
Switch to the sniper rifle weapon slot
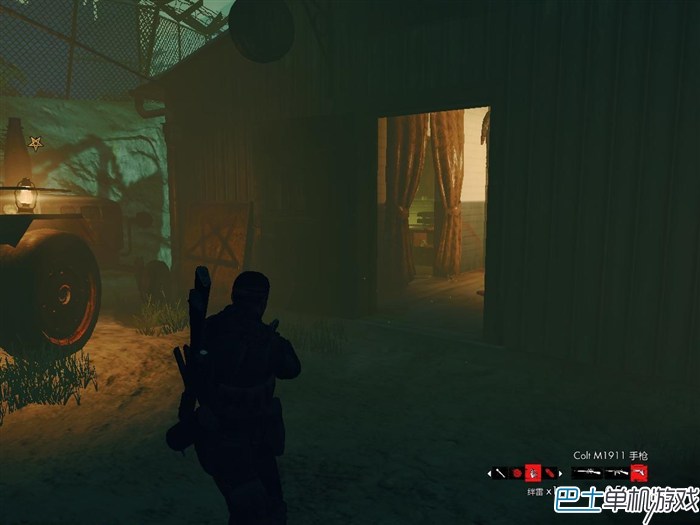pyautogui.click(x=586, y=472)
